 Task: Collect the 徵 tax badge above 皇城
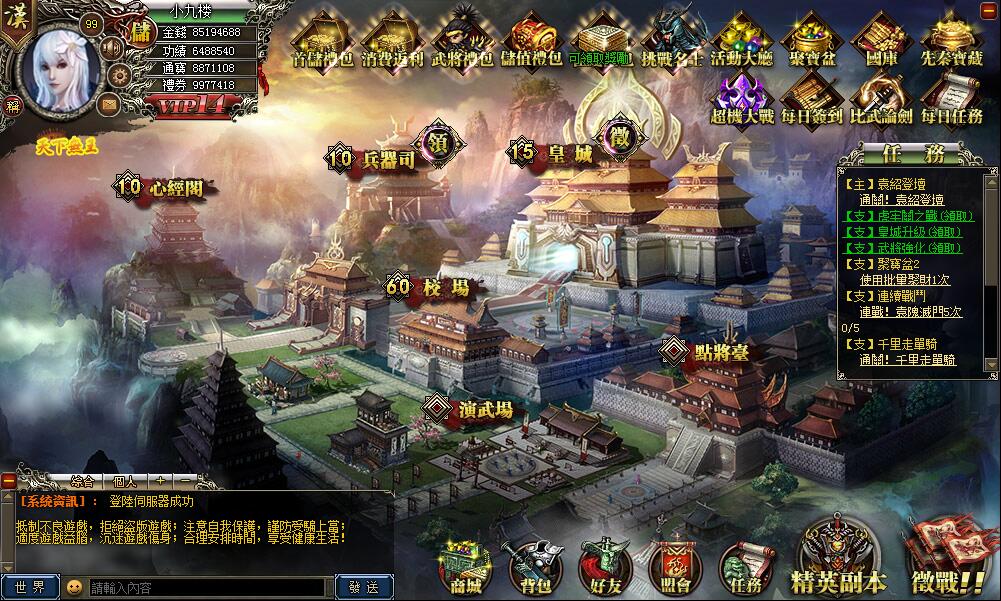(x=620, y=135)
